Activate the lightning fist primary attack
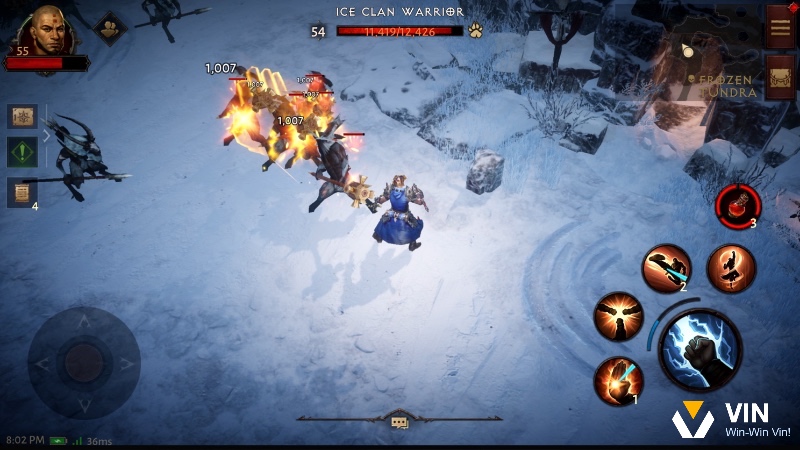Viewport: 800px width, 450px height. (x=700, y=350)
